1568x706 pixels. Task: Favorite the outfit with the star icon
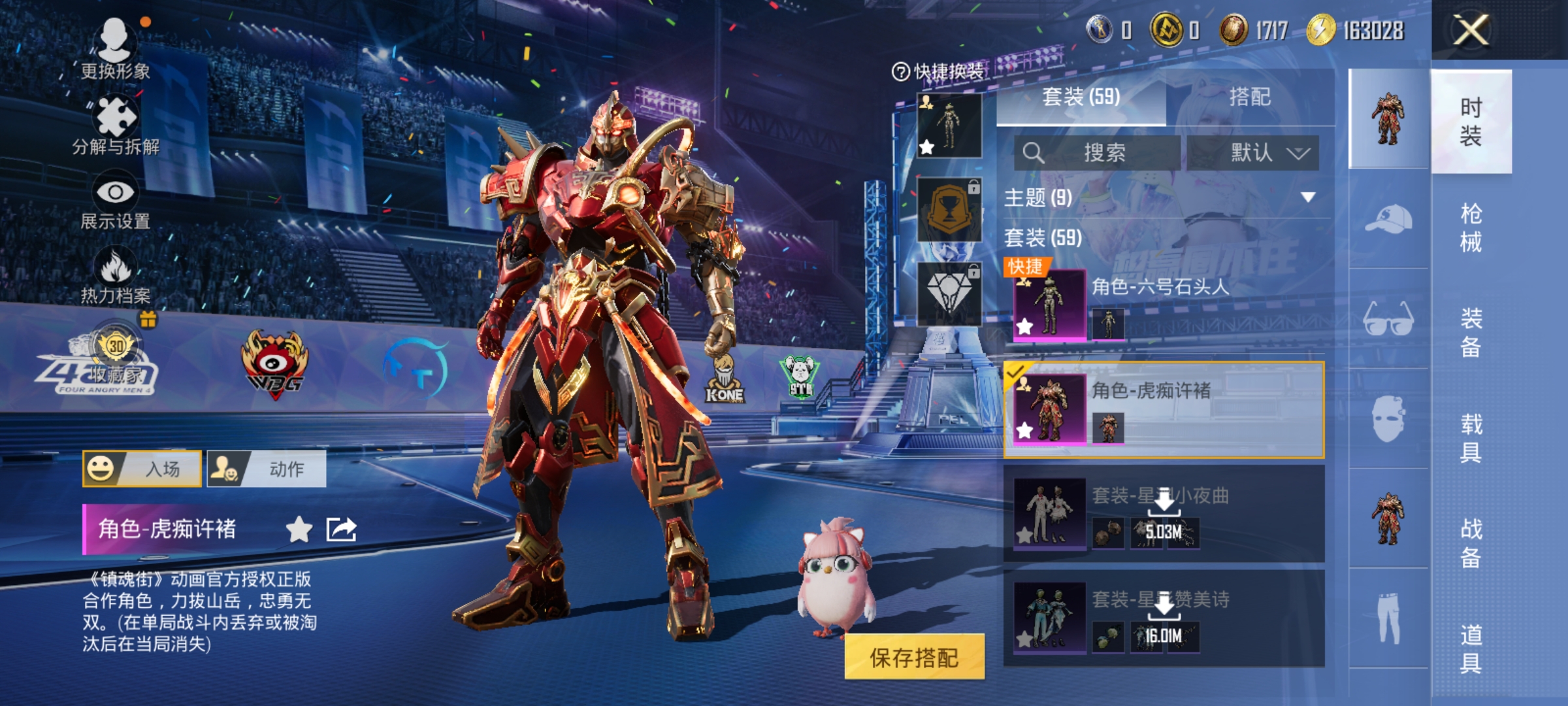point(299,529)
